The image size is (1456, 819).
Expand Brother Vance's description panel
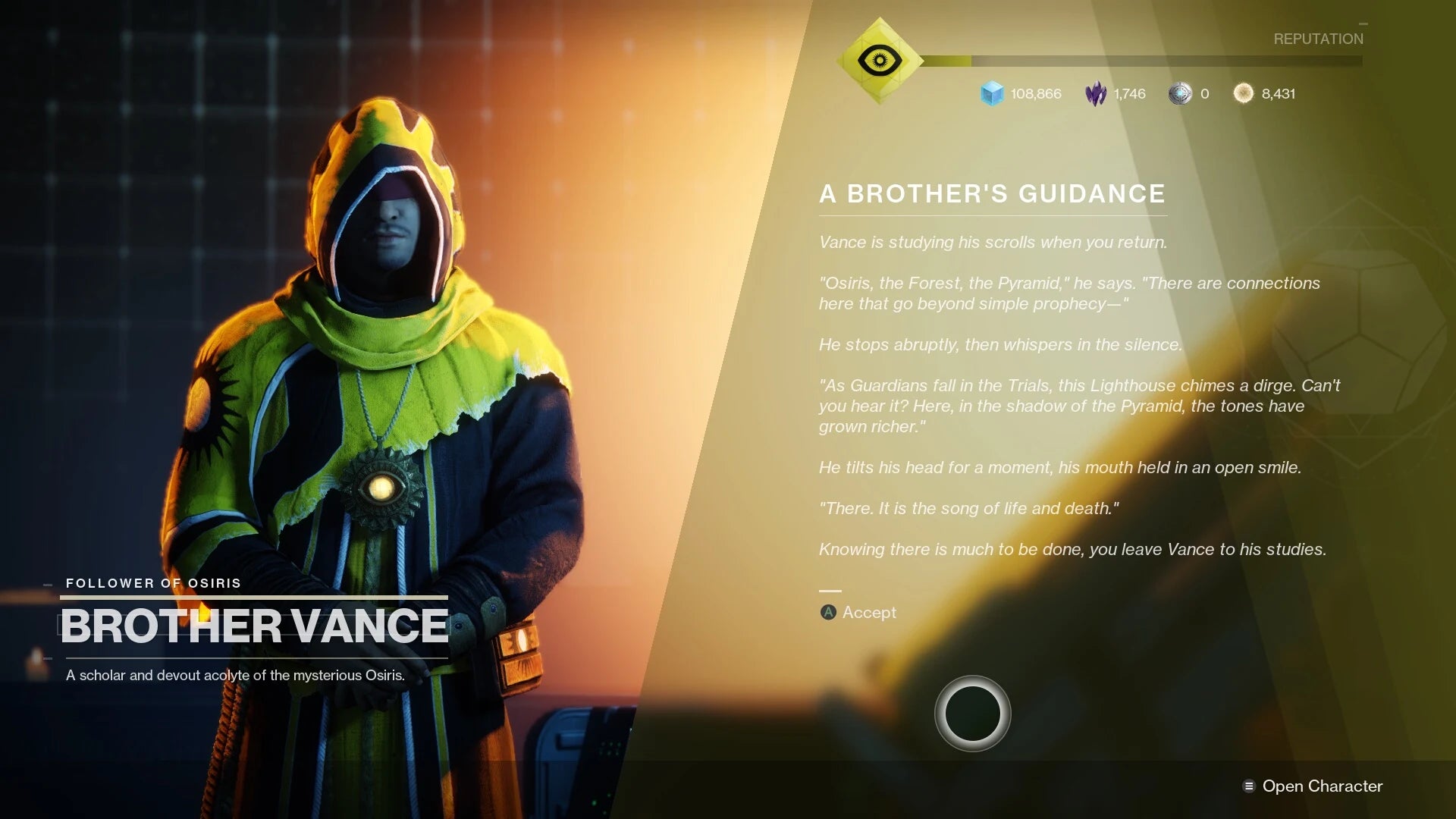pyautogui.click(x=236, y=673)
